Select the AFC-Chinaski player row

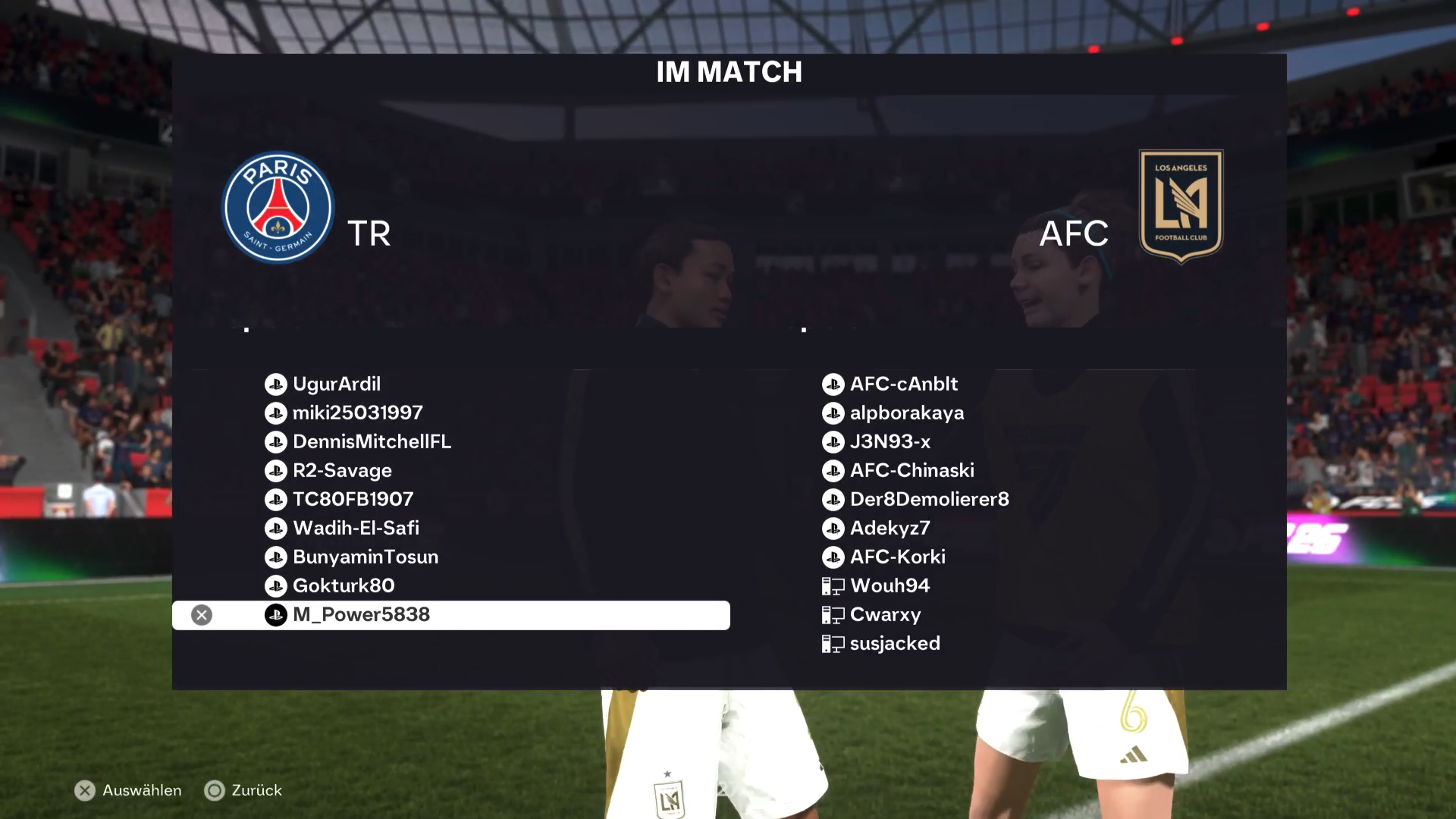point(912,471)
